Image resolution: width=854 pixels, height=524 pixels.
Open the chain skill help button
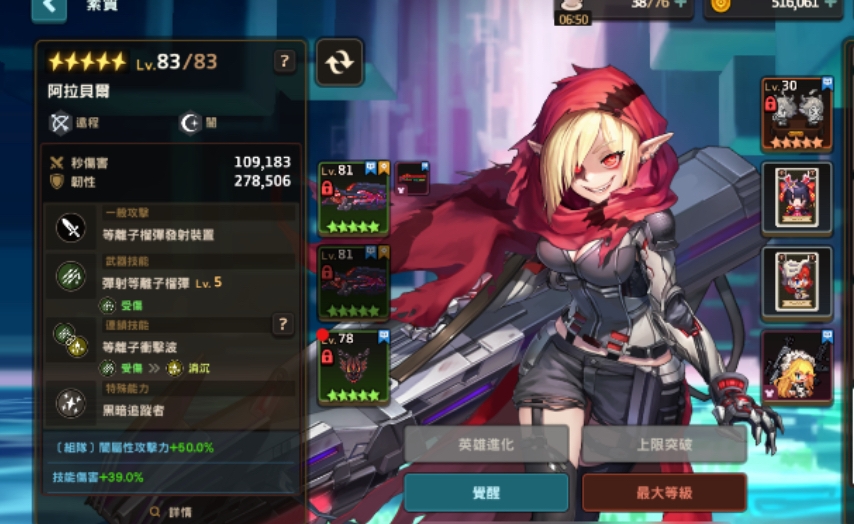point(283,324)
